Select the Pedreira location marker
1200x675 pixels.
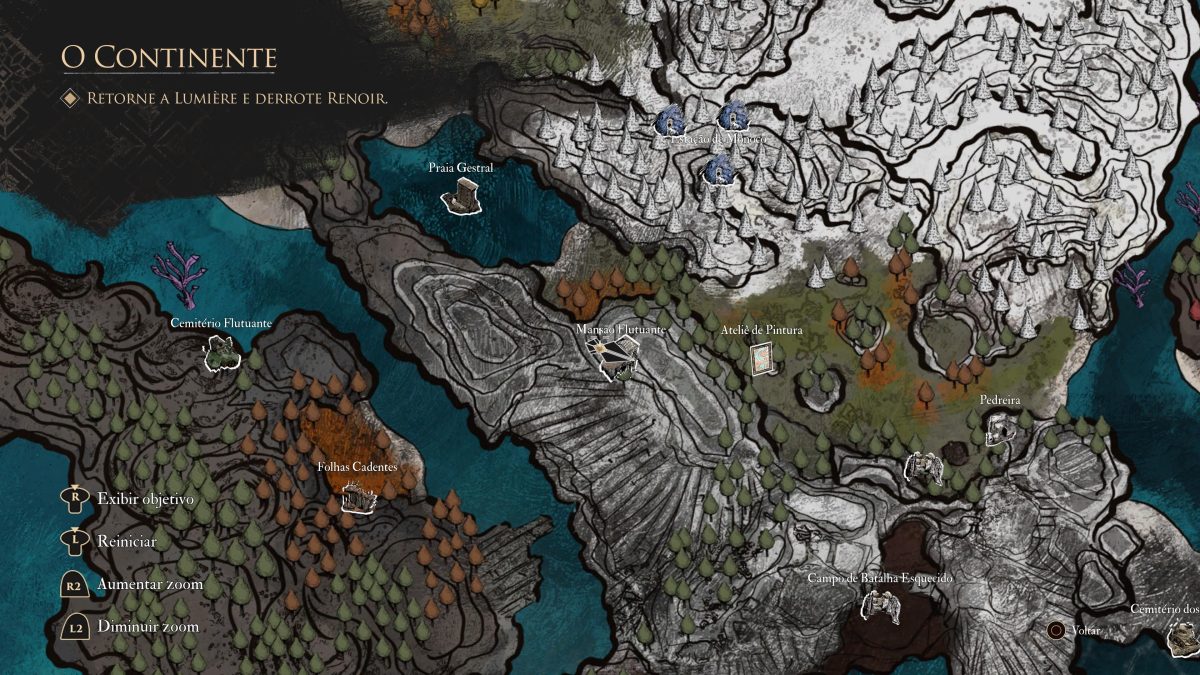coord(999,428)
